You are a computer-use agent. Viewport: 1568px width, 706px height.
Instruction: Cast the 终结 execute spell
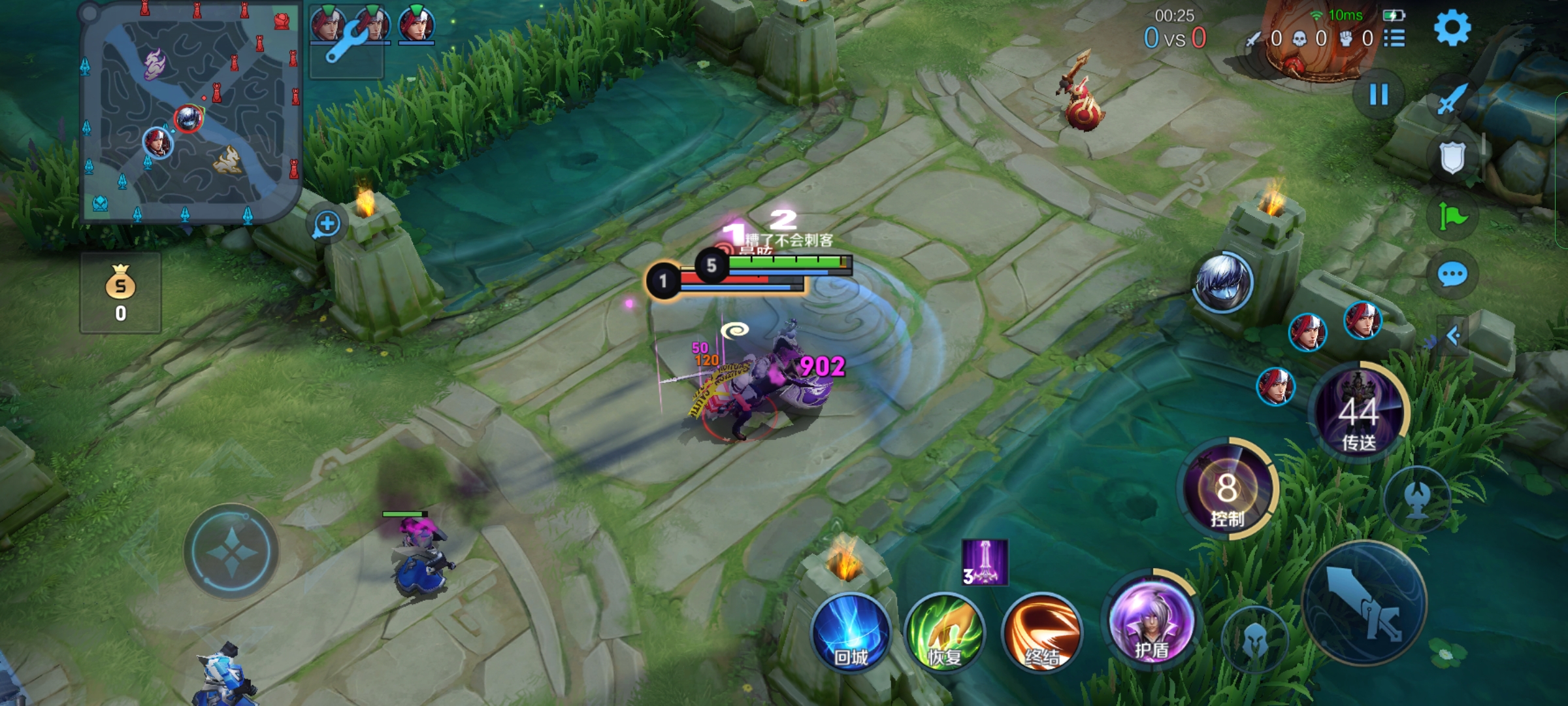1041,633
